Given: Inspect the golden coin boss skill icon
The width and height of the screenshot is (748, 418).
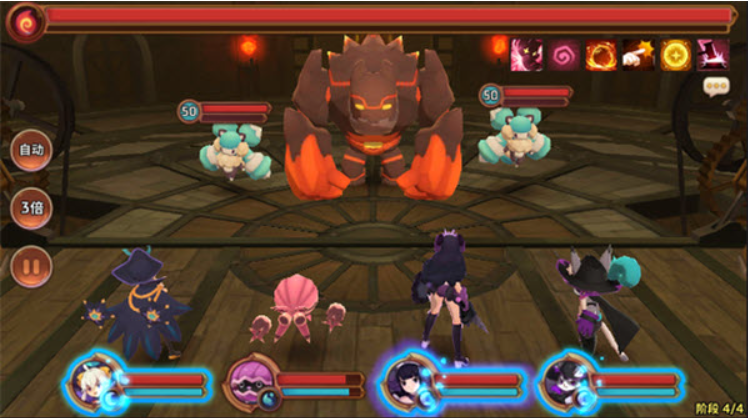Looking at the screenshot, I should pyautogui.click(x=675, y=55).
